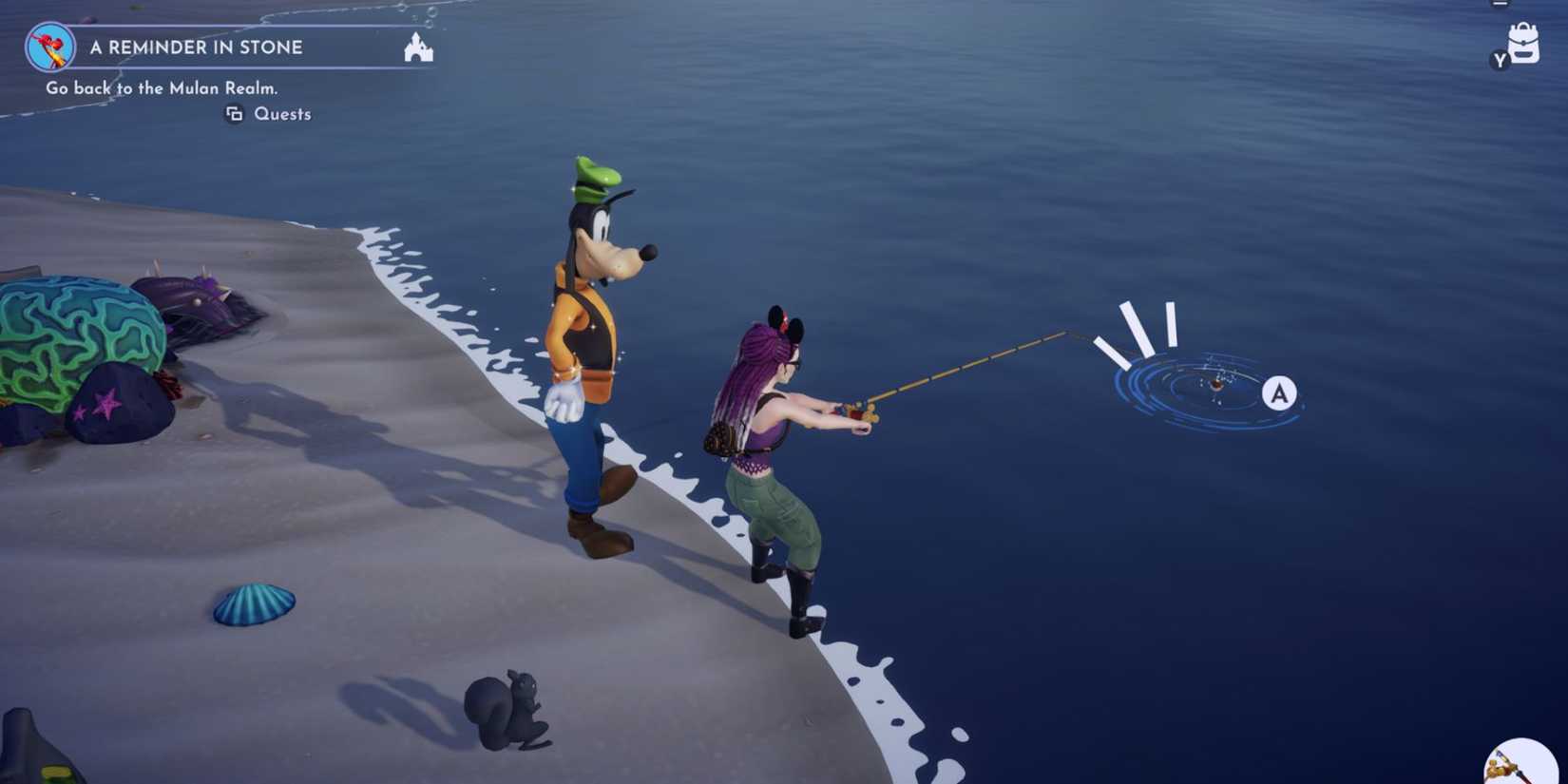Viewport: 1568px width, 784px height.
Task: Select the Quests panel icon
Action: click(x=235, y=113)
